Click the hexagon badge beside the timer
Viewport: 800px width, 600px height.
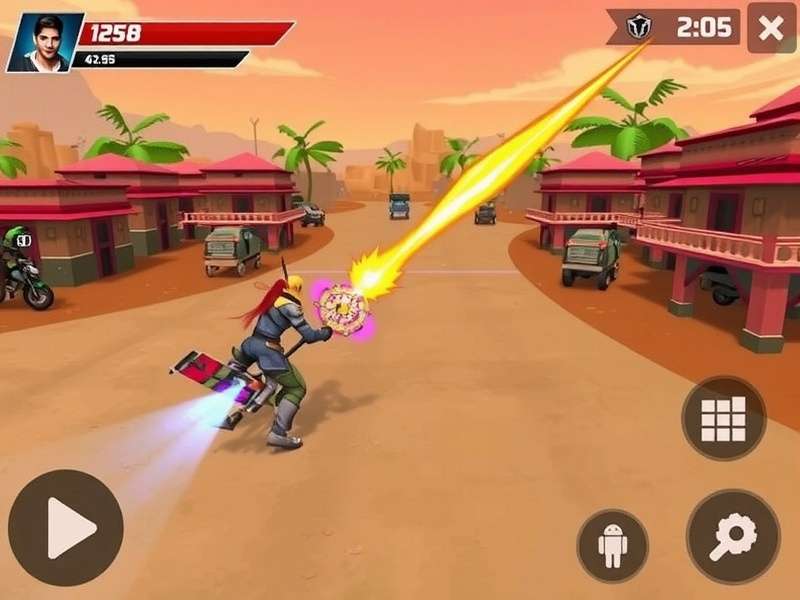[x=639, y=27]
